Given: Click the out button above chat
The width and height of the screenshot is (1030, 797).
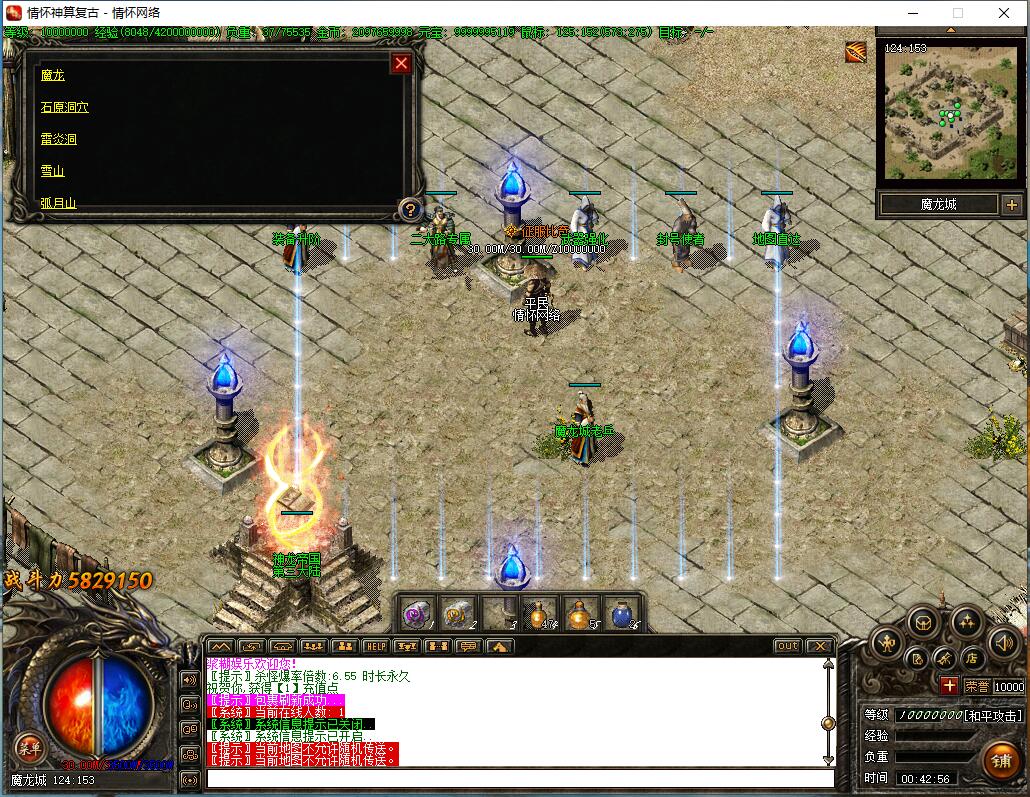Looking at the screenshot, I should pos(788,646).
